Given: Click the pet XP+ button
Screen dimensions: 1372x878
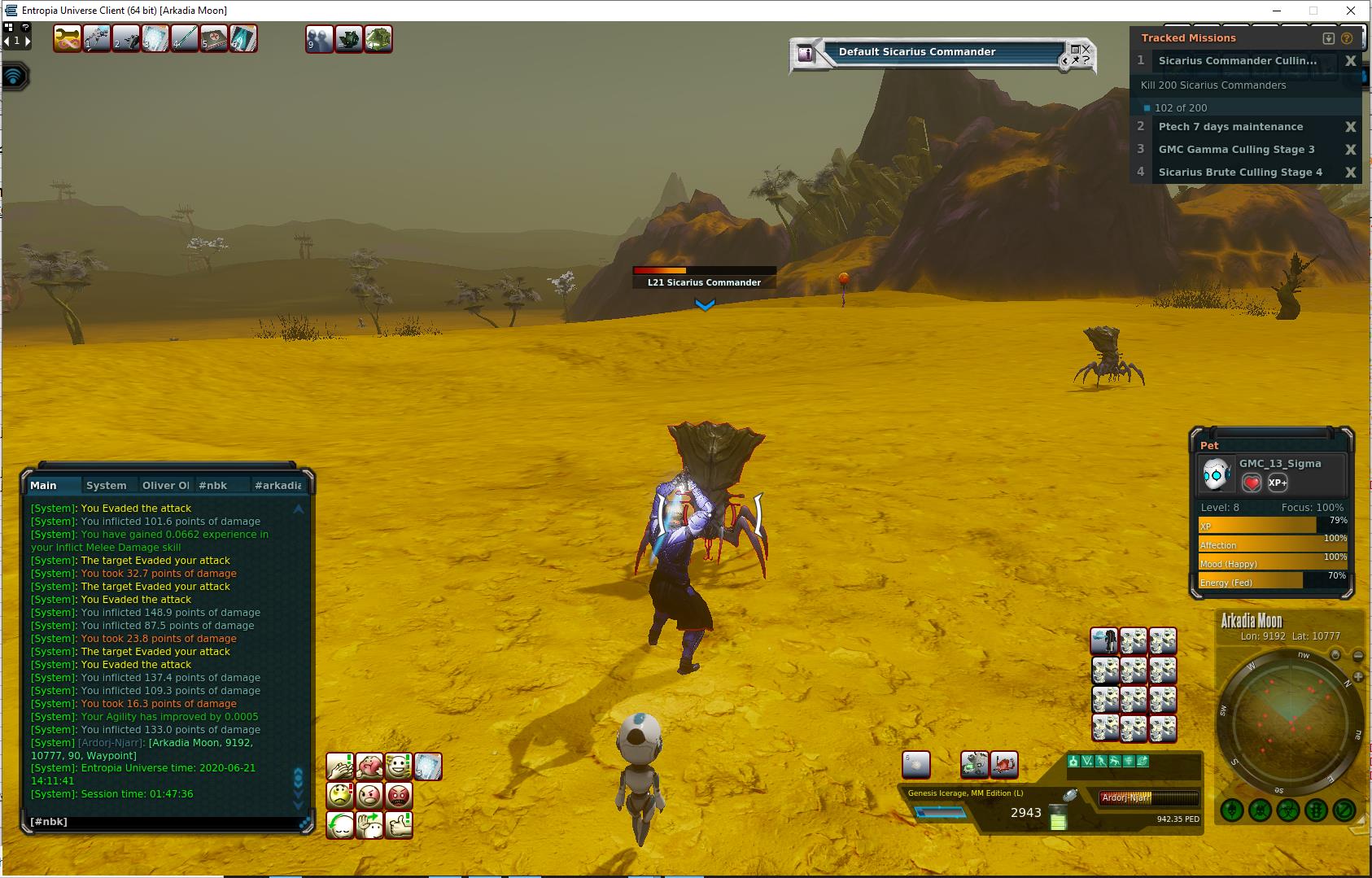Looking at the screenshot, I should (x=1278, y=483).
